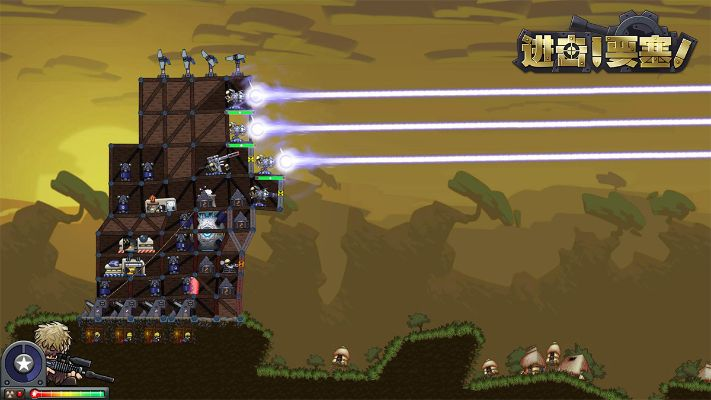Image resolution: width=711 pixels, height=400 pixels.
Task: Activate the star commander emblem
Action: [22, 363]
